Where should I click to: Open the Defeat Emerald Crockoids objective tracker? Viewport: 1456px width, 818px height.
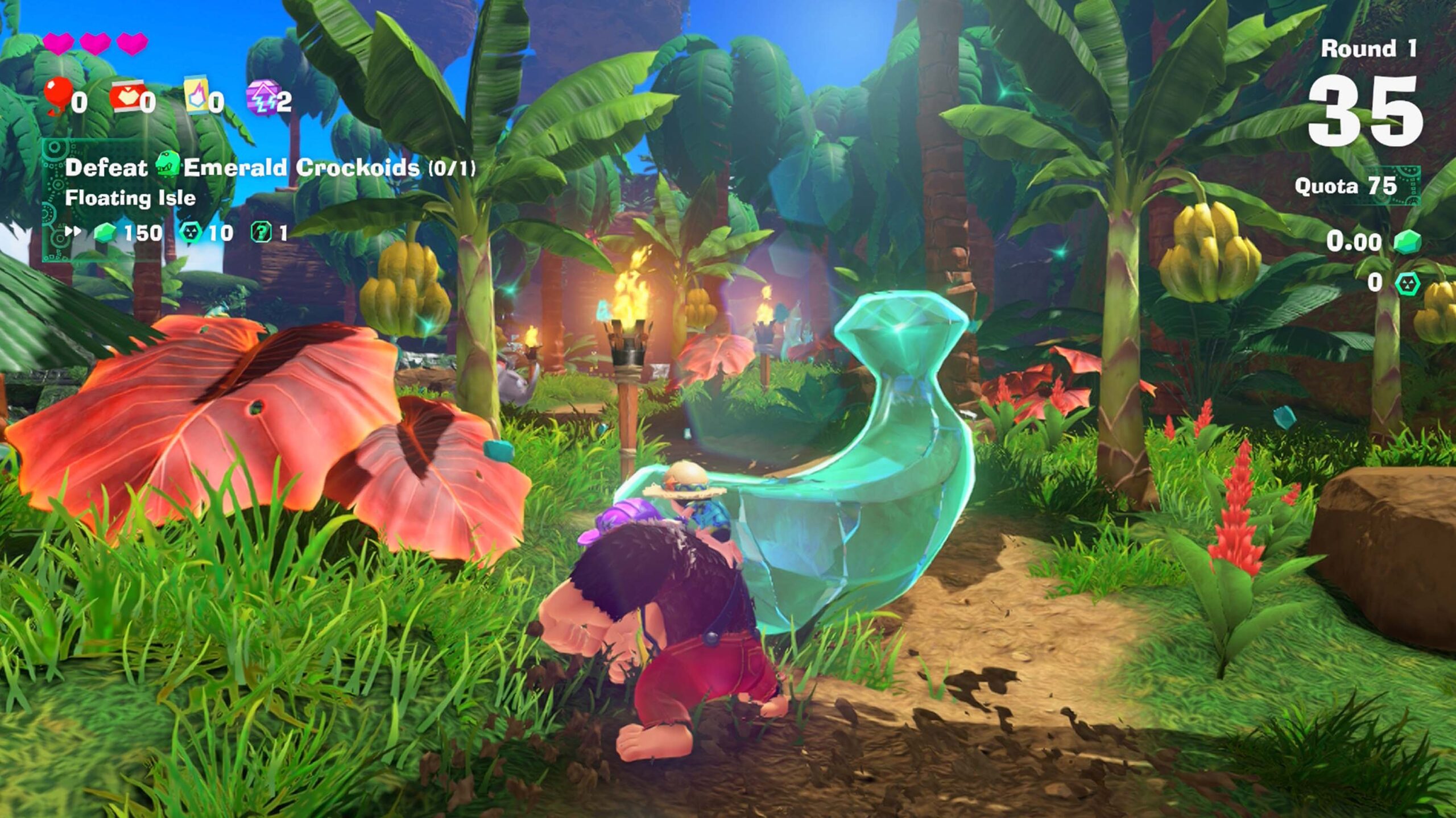(x=270, y=168)
